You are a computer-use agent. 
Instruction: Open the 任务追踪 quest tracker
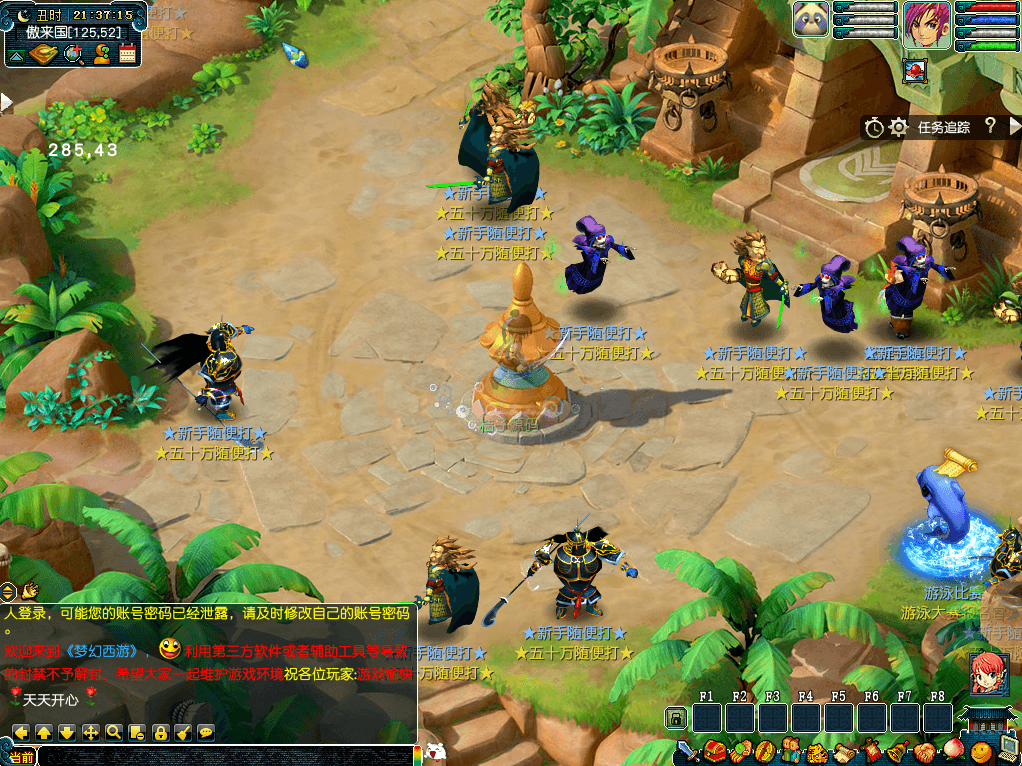click(x=943, y=127)
